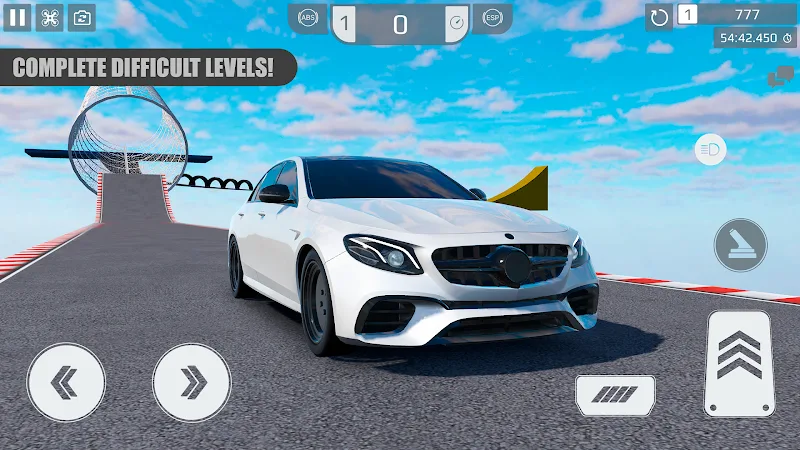Open the chat bubbles

click(780, 77)
